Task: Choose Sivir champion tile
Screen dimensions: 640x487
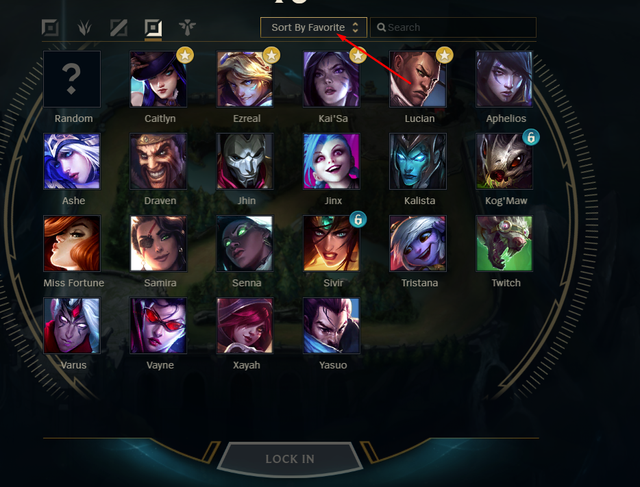Action: tap(331, 243)
